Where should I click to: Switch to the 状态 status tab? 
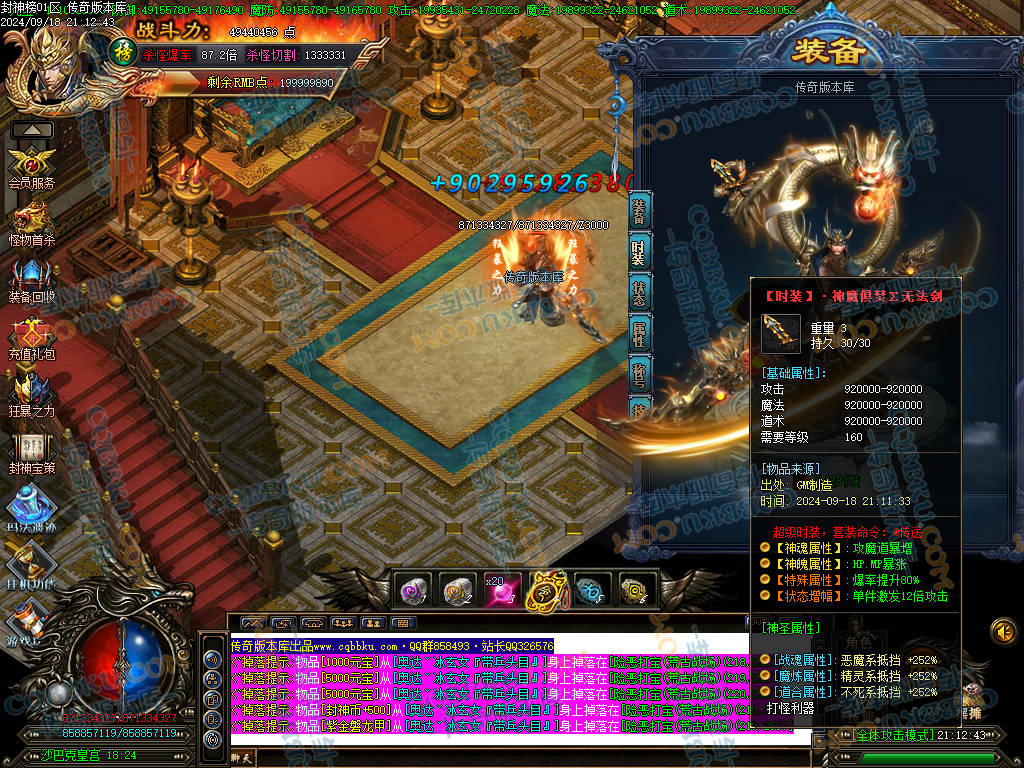tap(639, 292)
